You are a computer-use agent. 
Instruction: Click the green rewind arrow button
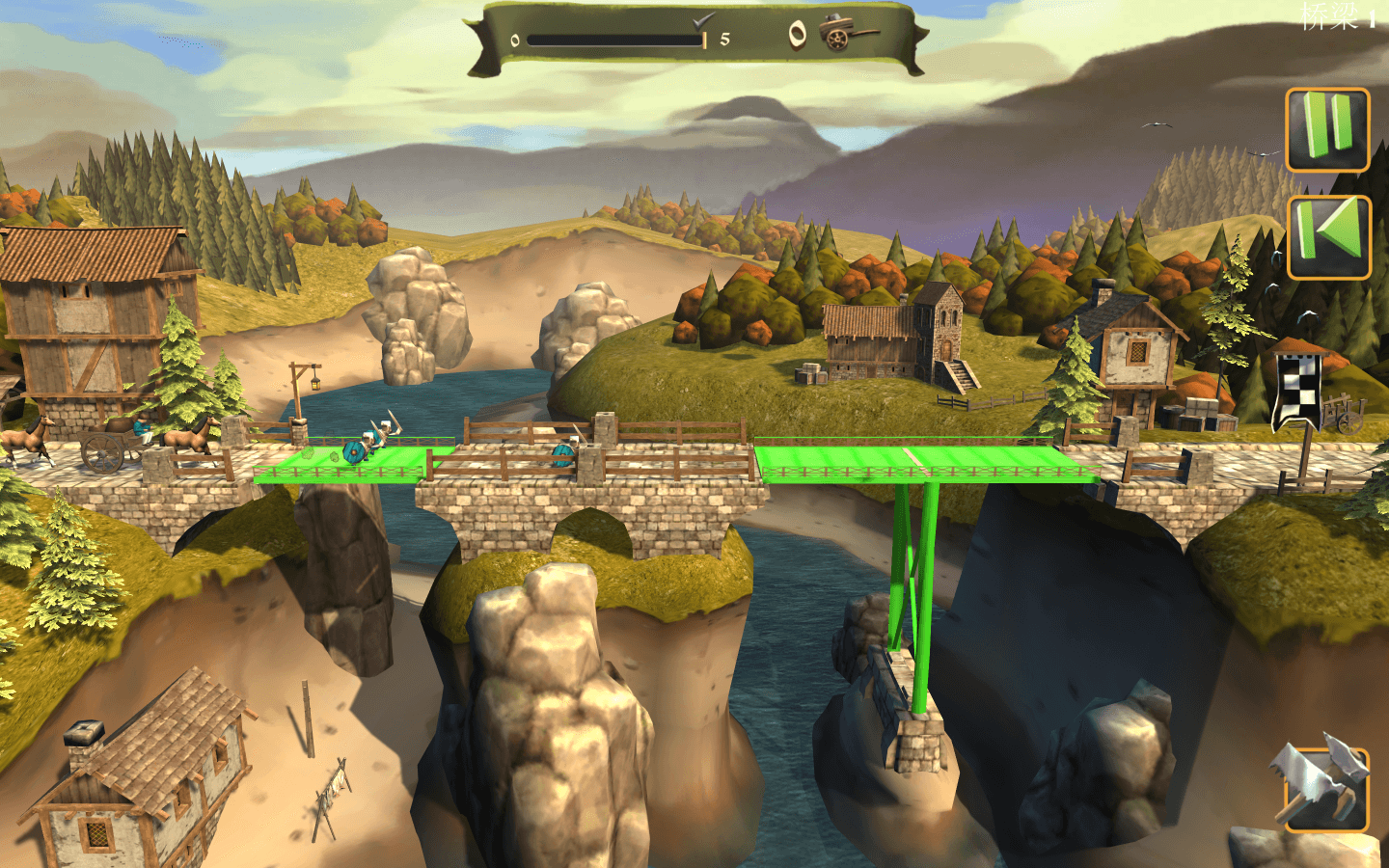pos(1328,237)
